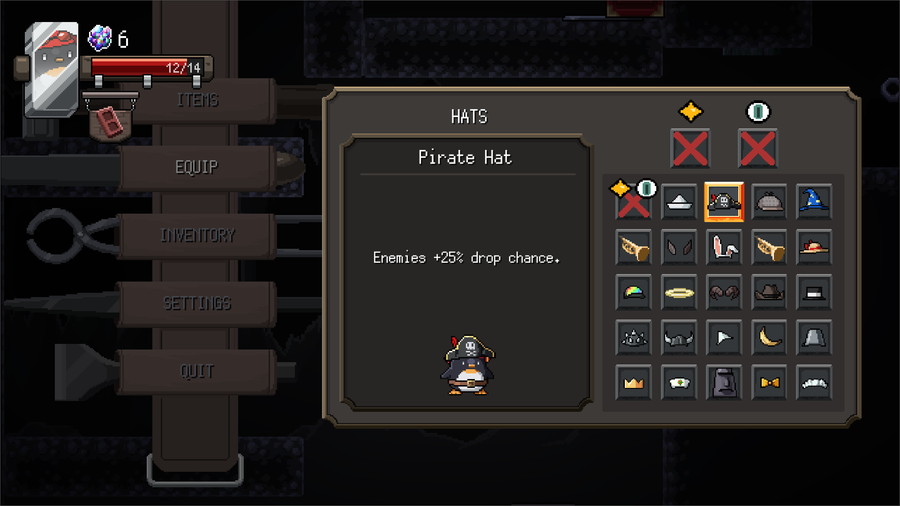
Task: Select the rainbow cap
Action: pyautogui.click(x=634, y=292)
